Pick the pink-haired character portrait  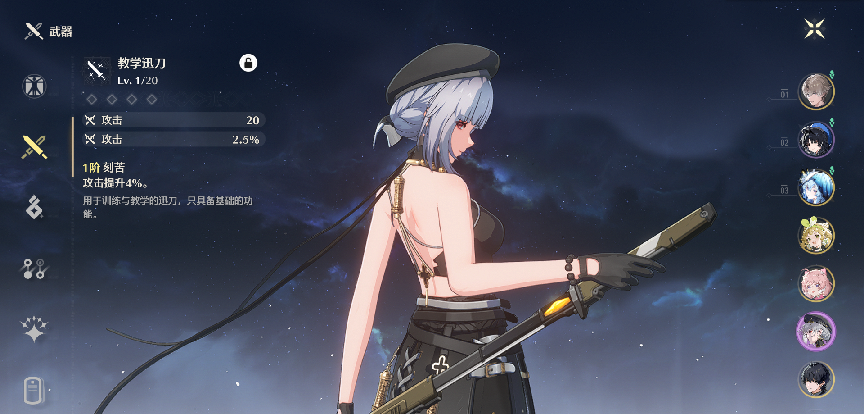816,283
